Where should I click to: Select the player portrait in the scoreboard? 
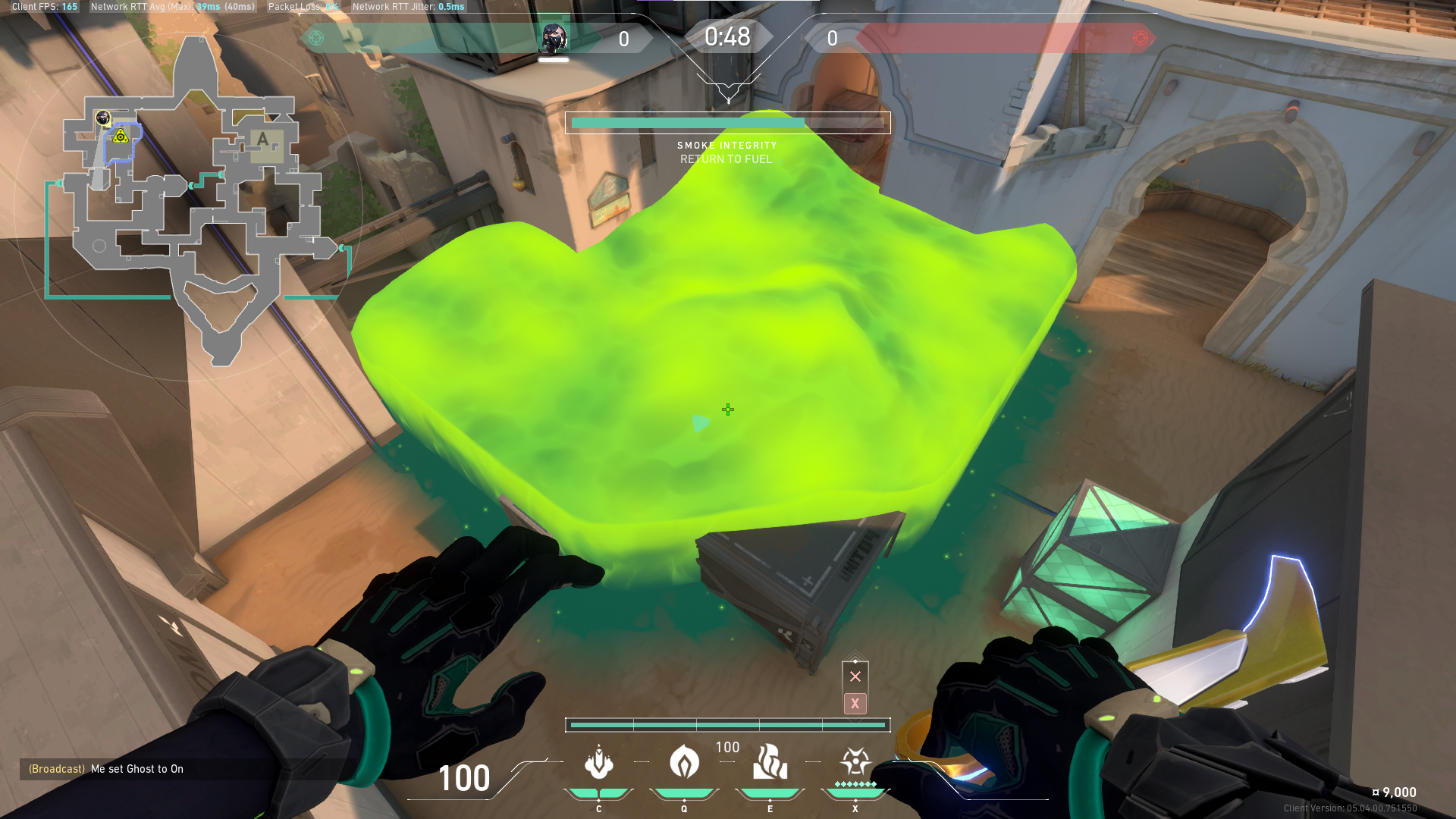click(554, 37)
